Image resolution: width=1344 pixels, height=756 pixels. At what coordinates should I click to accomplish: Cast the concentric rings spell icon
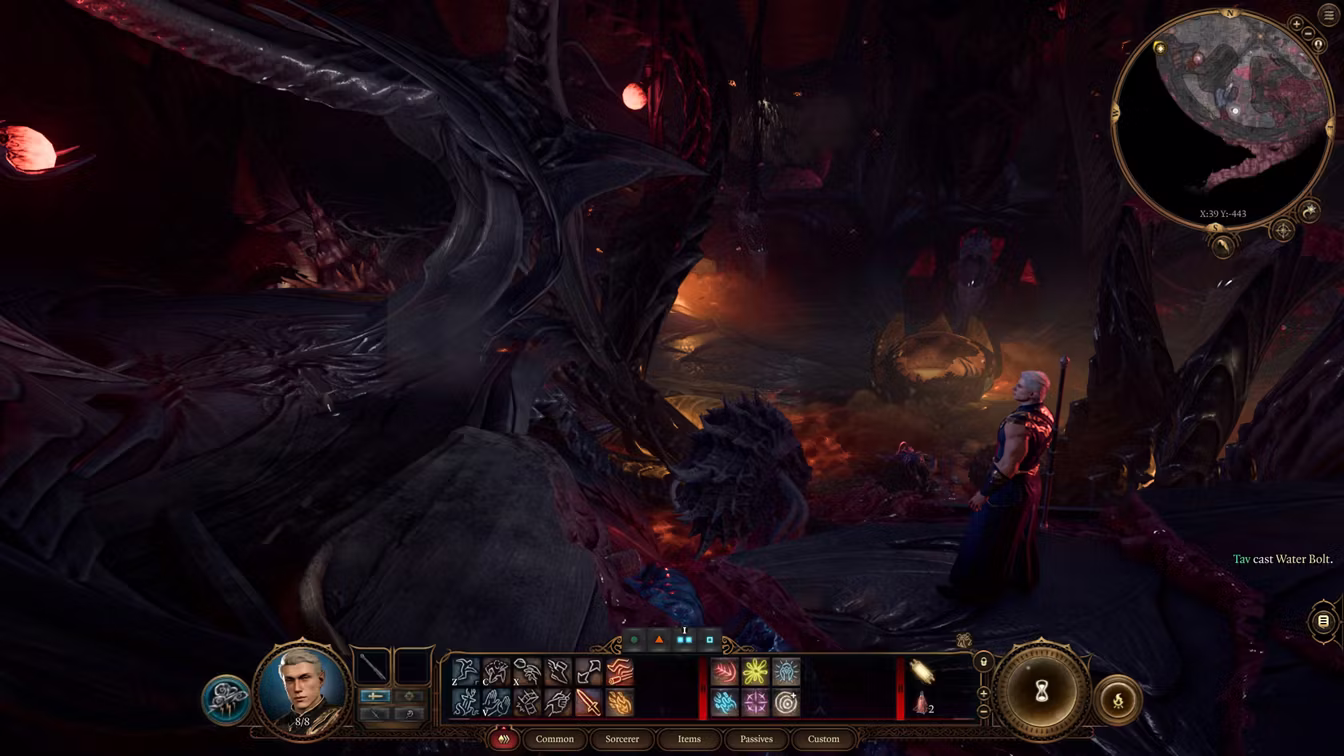coord(786,703)
